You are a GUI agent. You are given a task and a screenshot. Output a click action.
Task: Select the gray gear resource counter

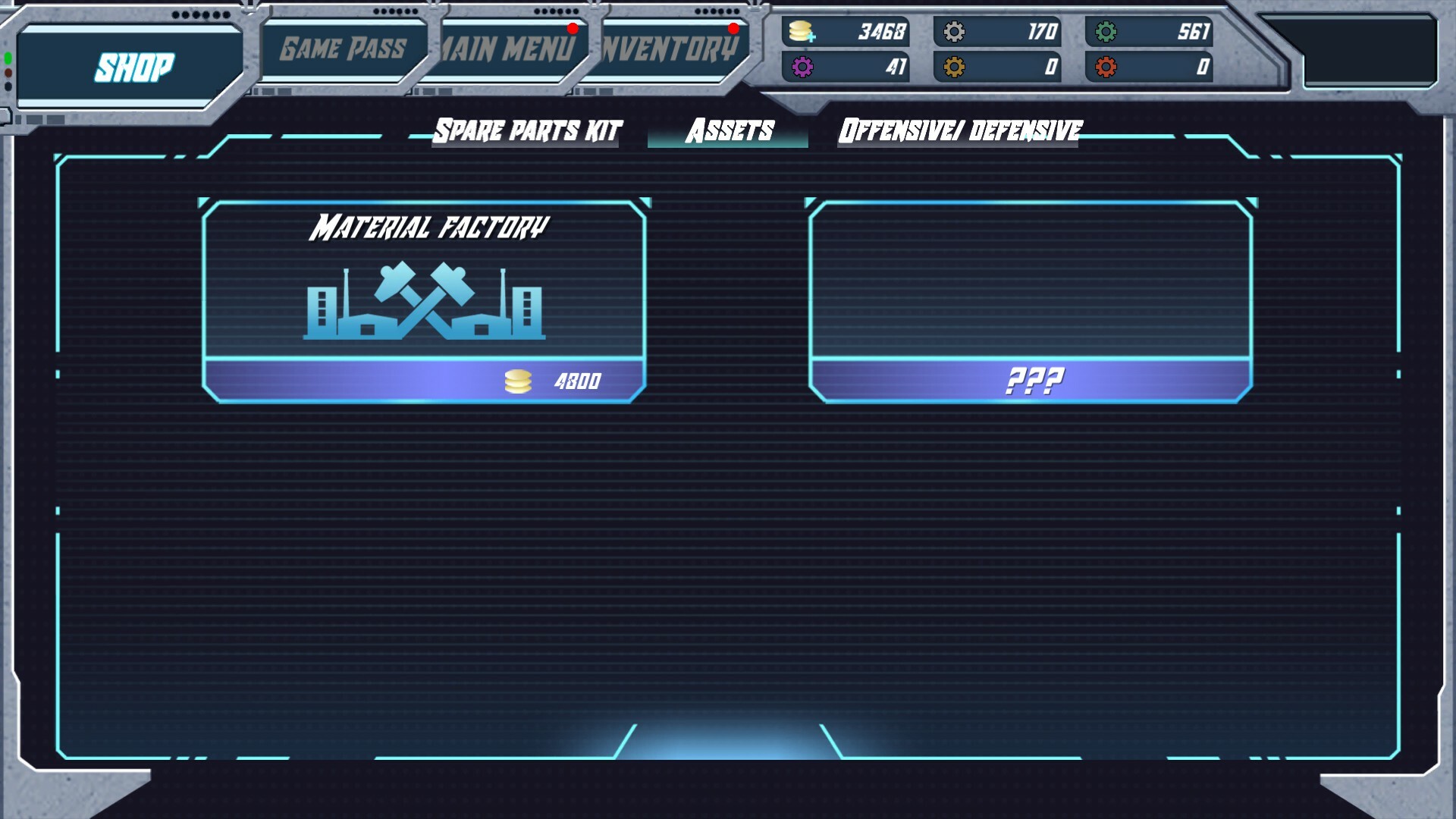(x=997, y=33)
